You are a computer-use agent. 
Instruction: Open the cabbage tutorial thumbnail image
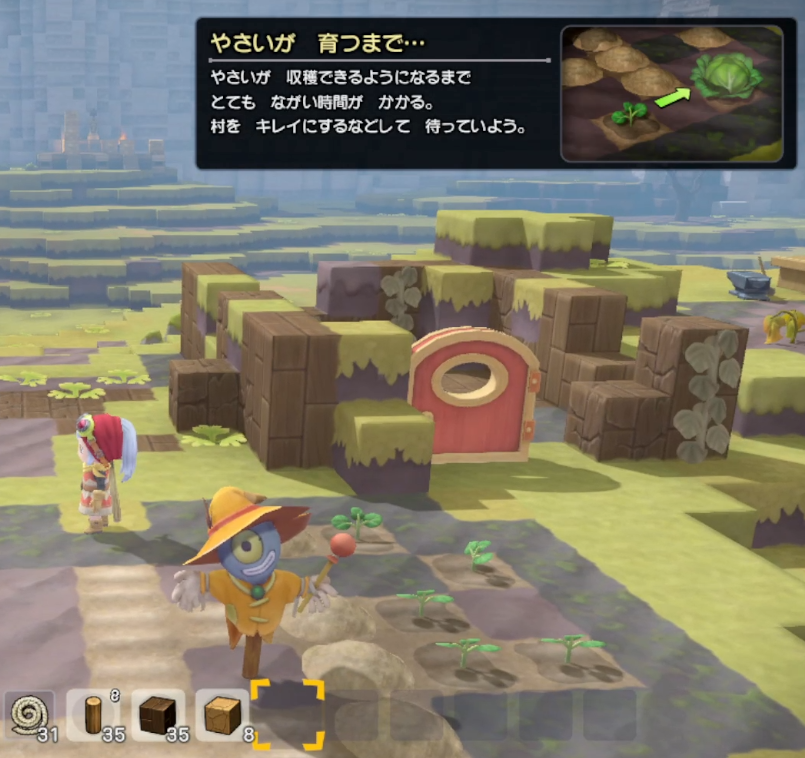pyautogui.click(x=671, y=93)
